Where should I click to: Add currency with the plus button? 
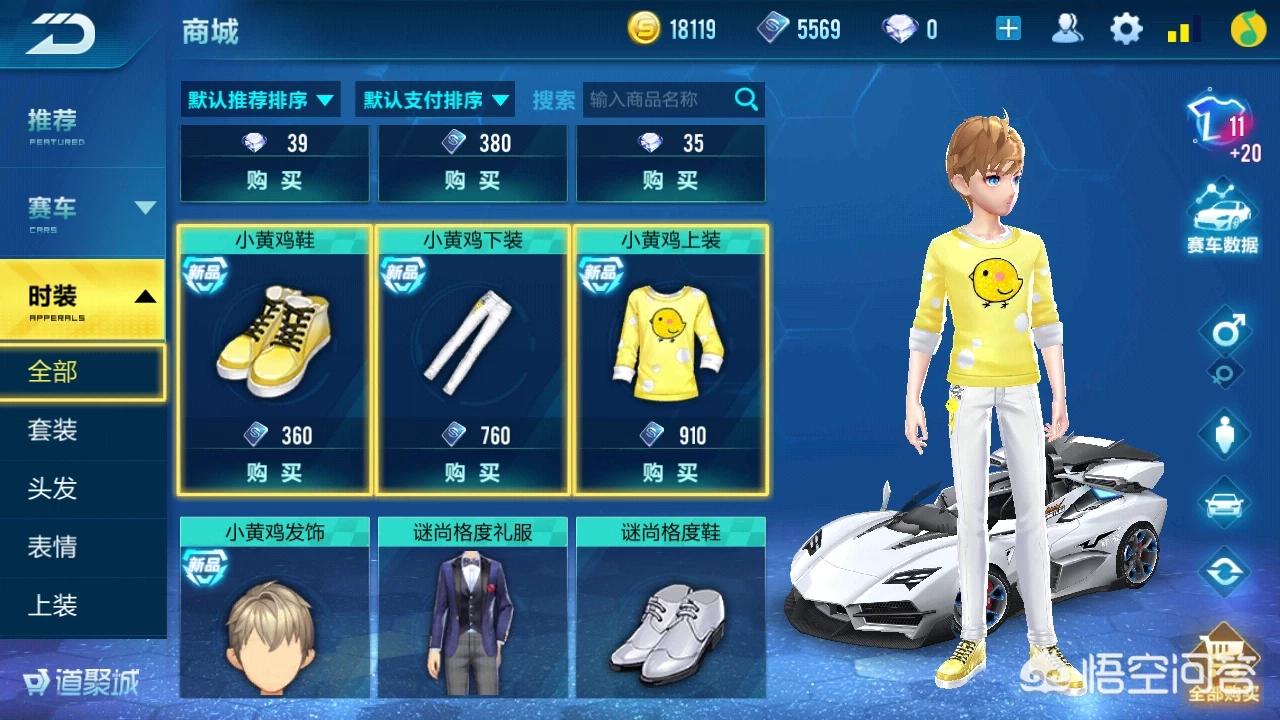coord(1008,30)
